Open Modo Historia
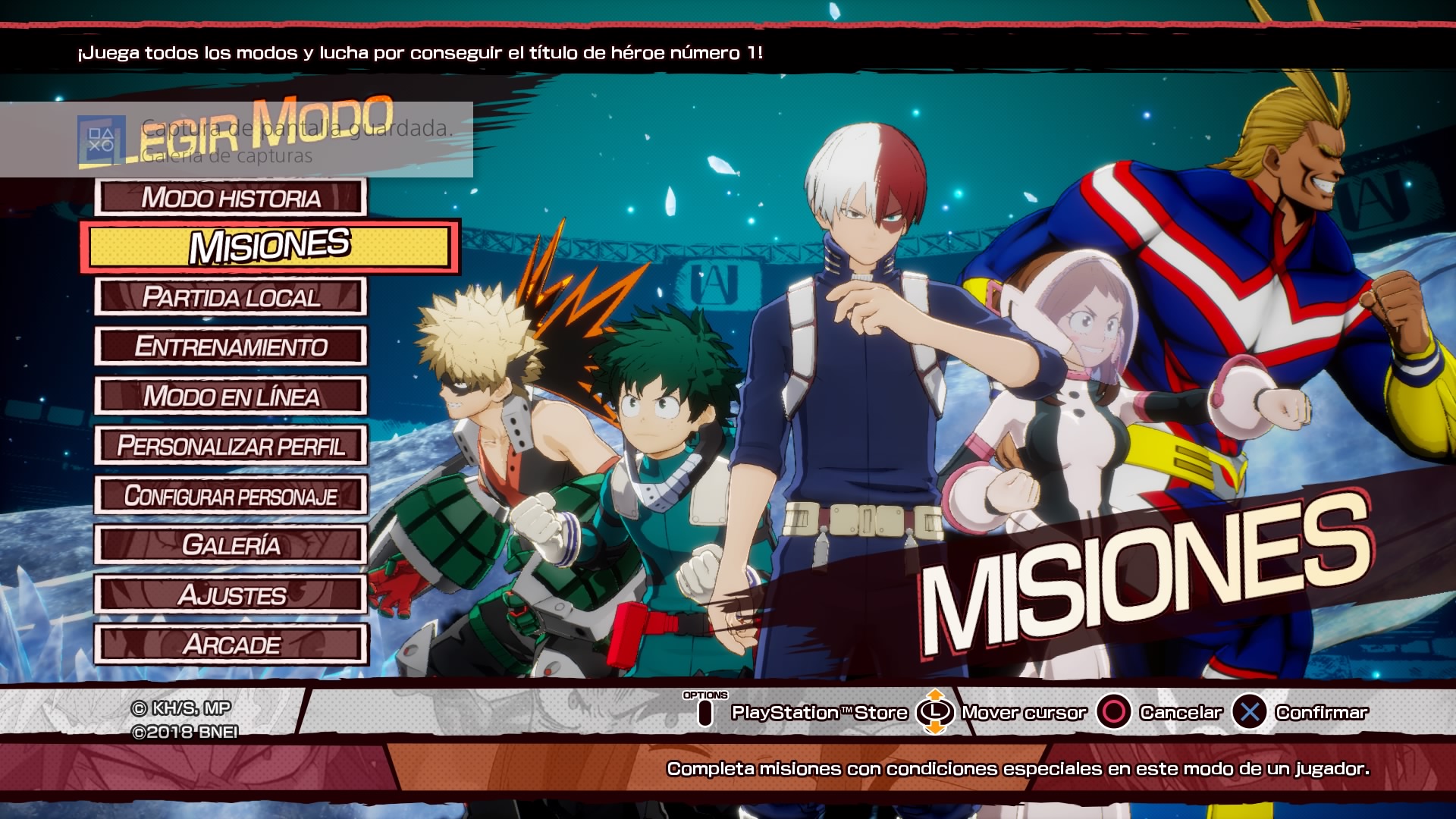The height and width of the screenshot is (819, 1456). pos(231,198)
